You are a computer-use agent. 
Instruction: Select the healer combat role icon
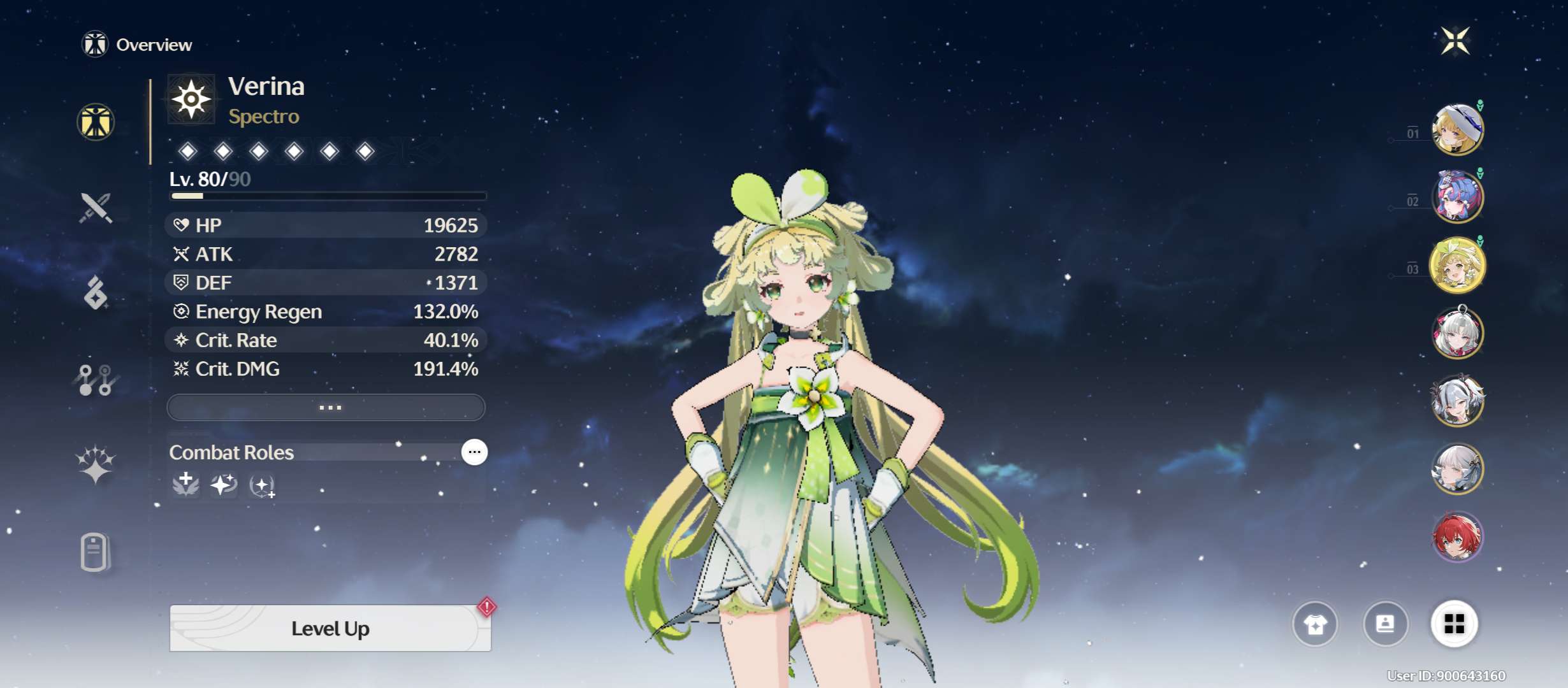click(x=185, y=485)
